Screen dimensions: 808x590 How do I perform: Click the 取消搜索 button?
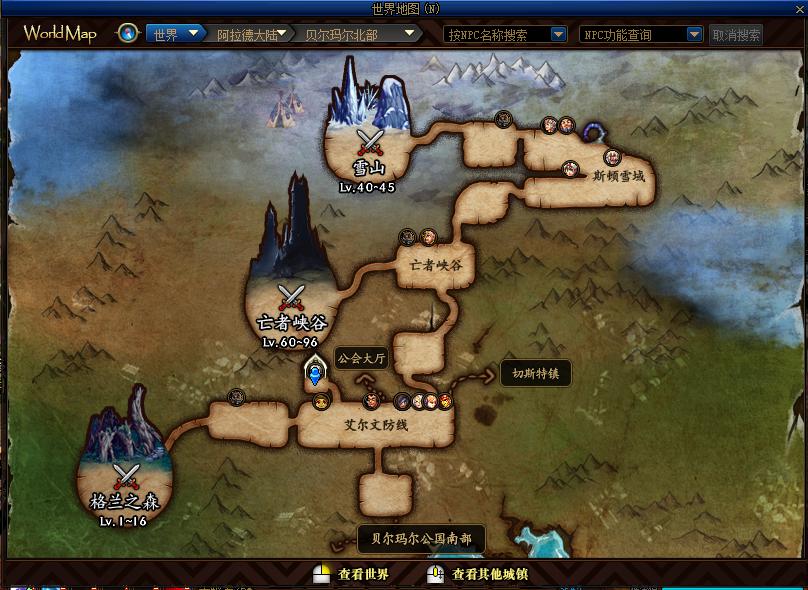tap(736, 35)
